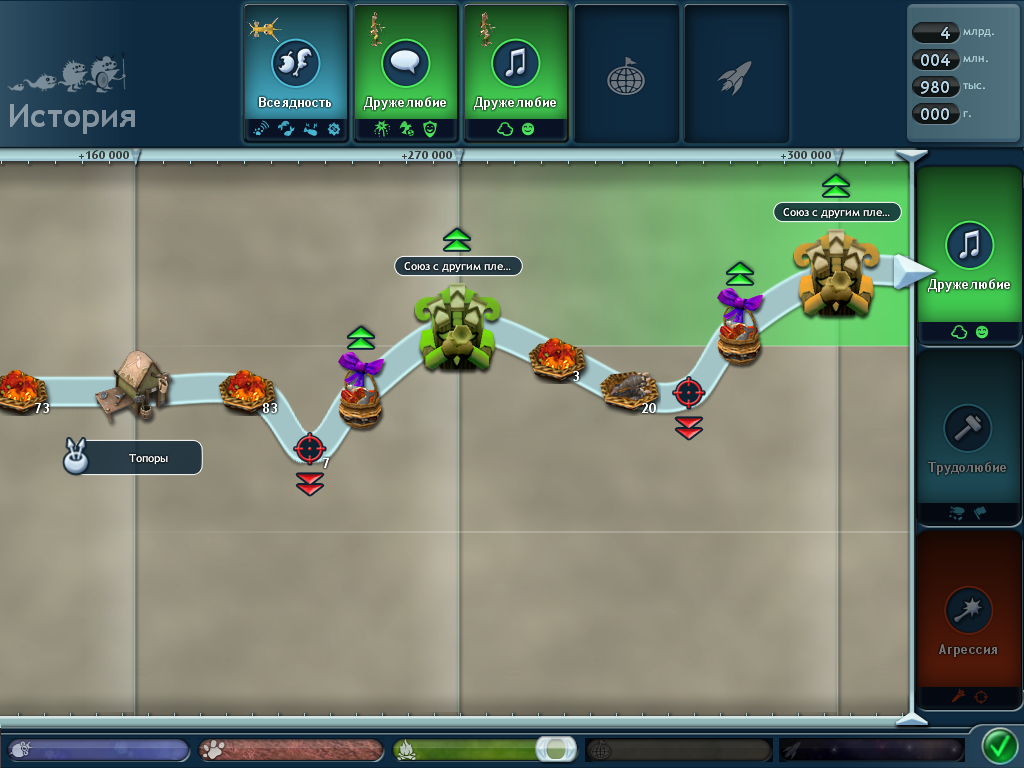Screen dimensions: 1024x768
Task: Jump to the red creature stage bar
Action: pyautogui.click(x=291, y=750)
